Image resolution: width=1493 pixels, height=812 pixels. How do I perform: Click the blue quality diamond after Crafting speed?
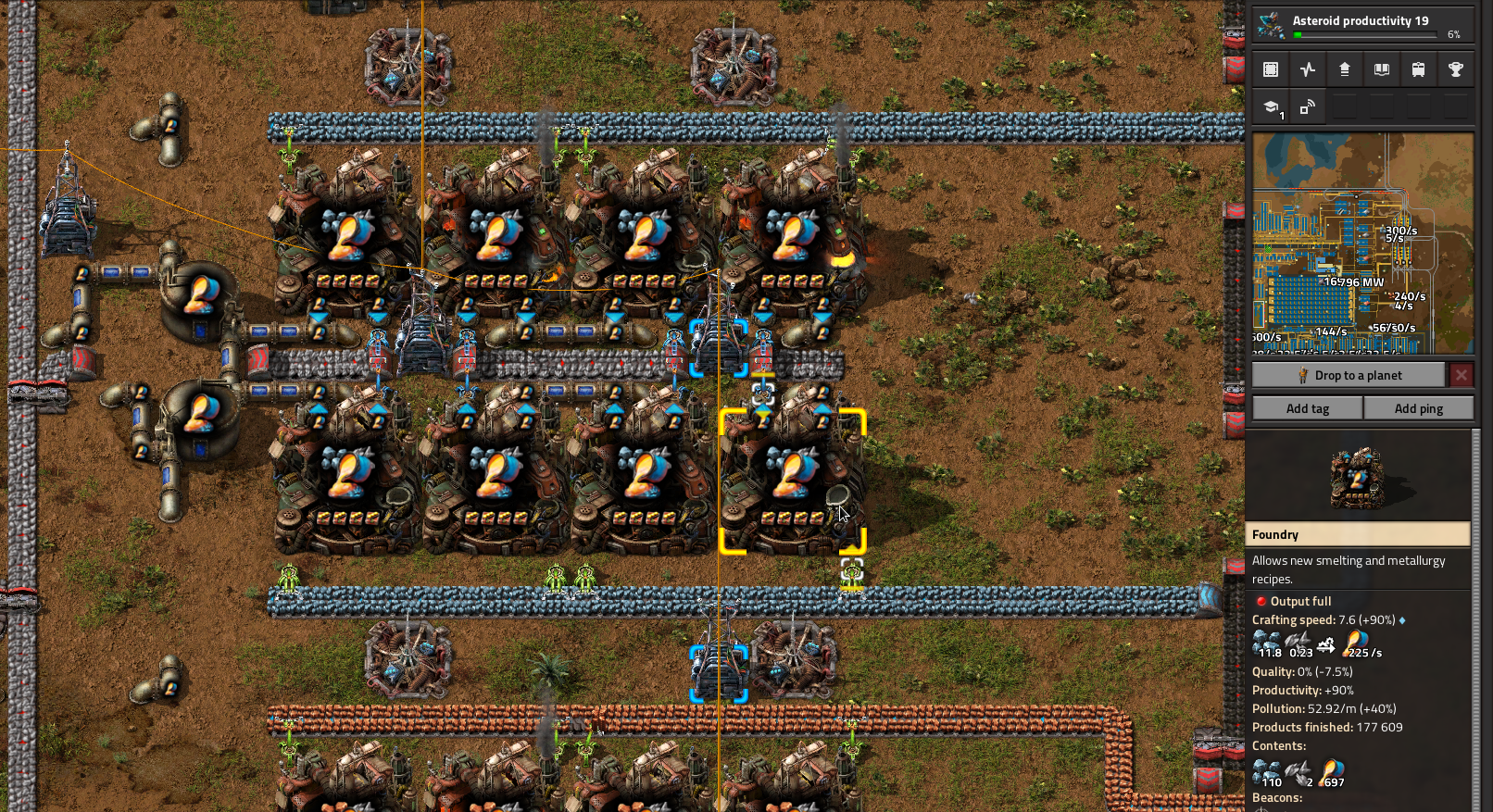1401,619
